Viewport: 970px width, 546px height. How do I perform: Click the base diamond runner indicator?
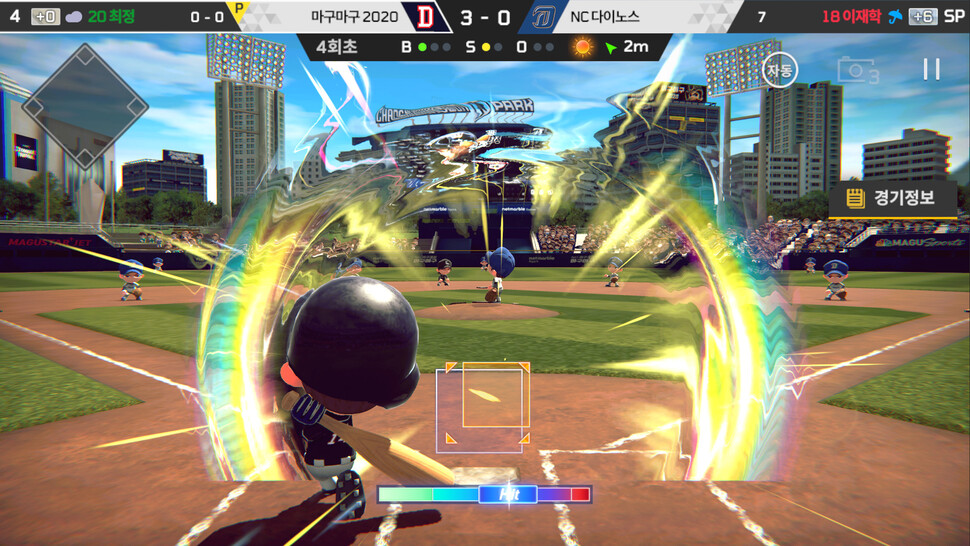tap(85, 105)
